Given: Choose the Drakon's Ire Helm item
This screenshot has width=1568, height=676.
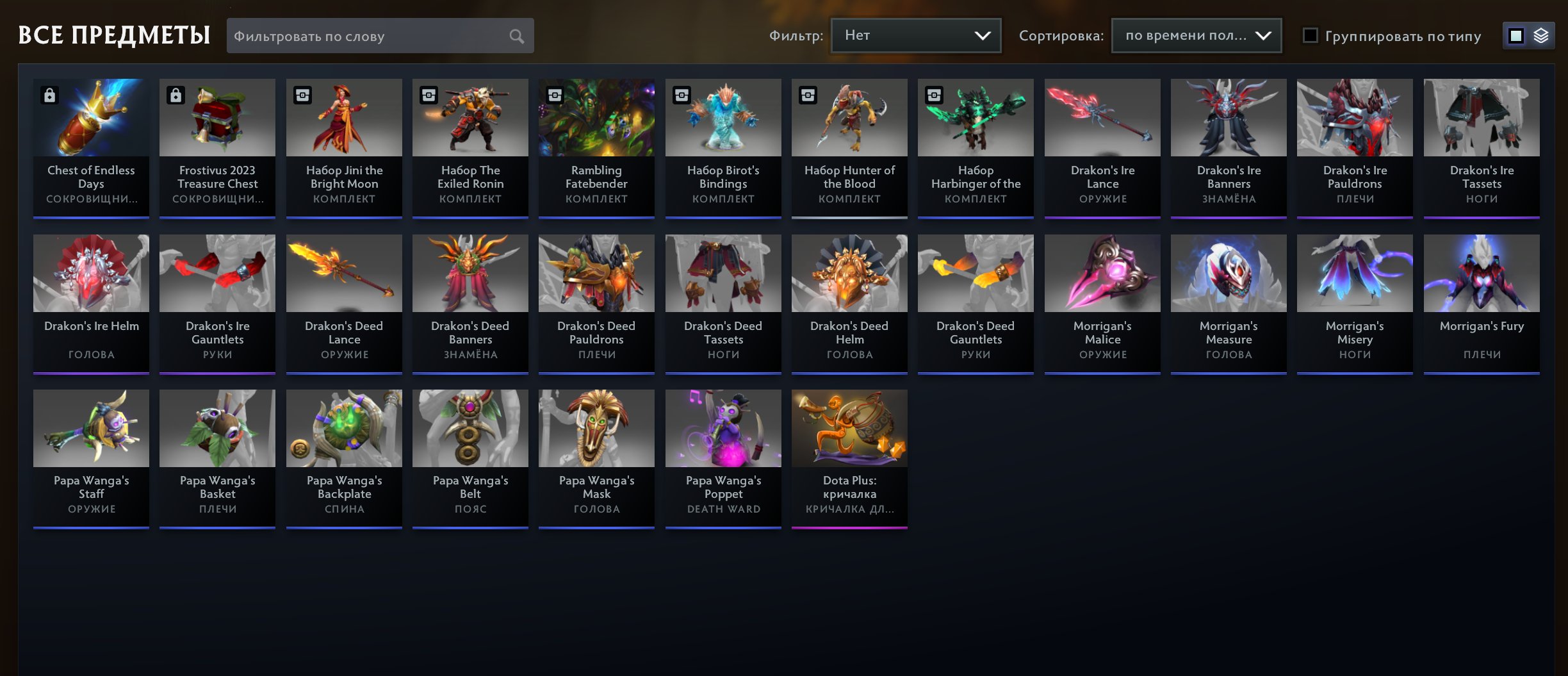Looking at the screenshot, I should [x=91, y=303].
